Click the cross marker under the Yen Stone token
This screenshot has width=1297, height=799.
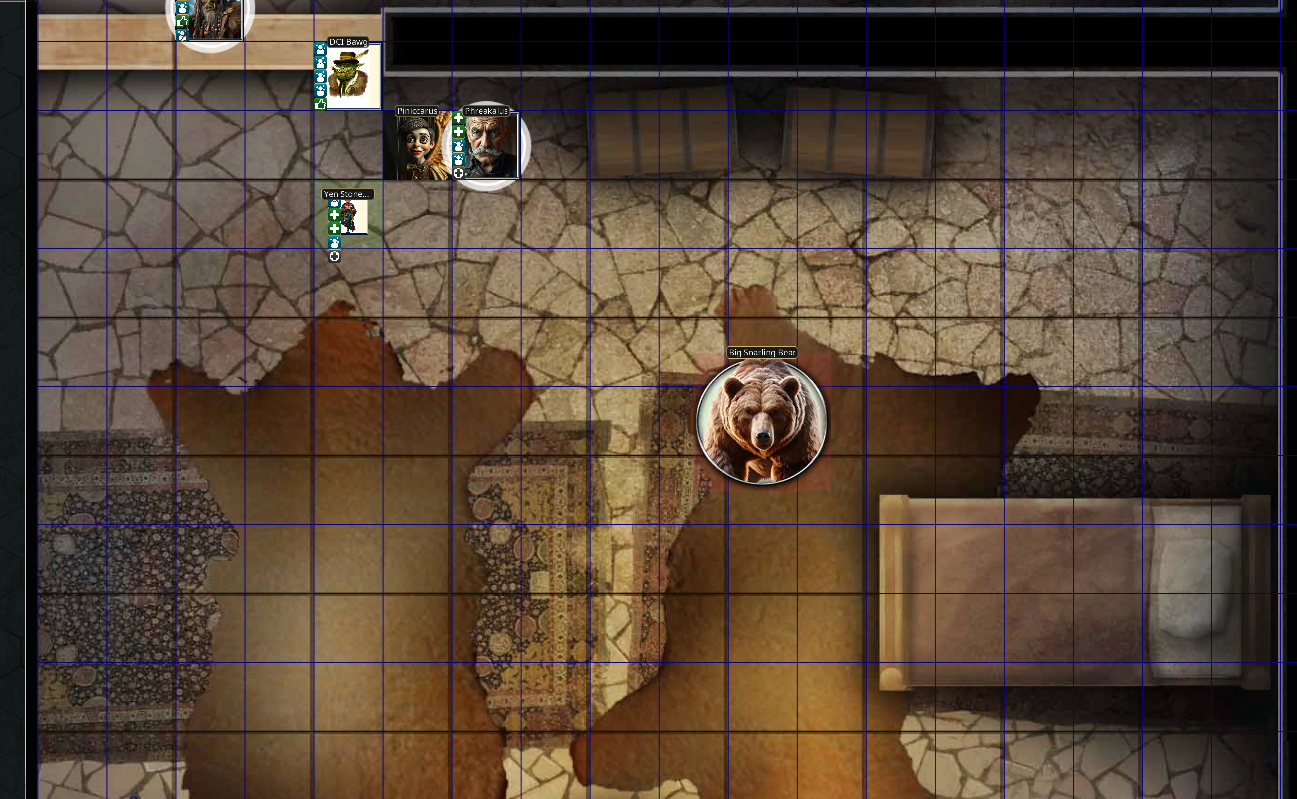click(x=334, y=255)
